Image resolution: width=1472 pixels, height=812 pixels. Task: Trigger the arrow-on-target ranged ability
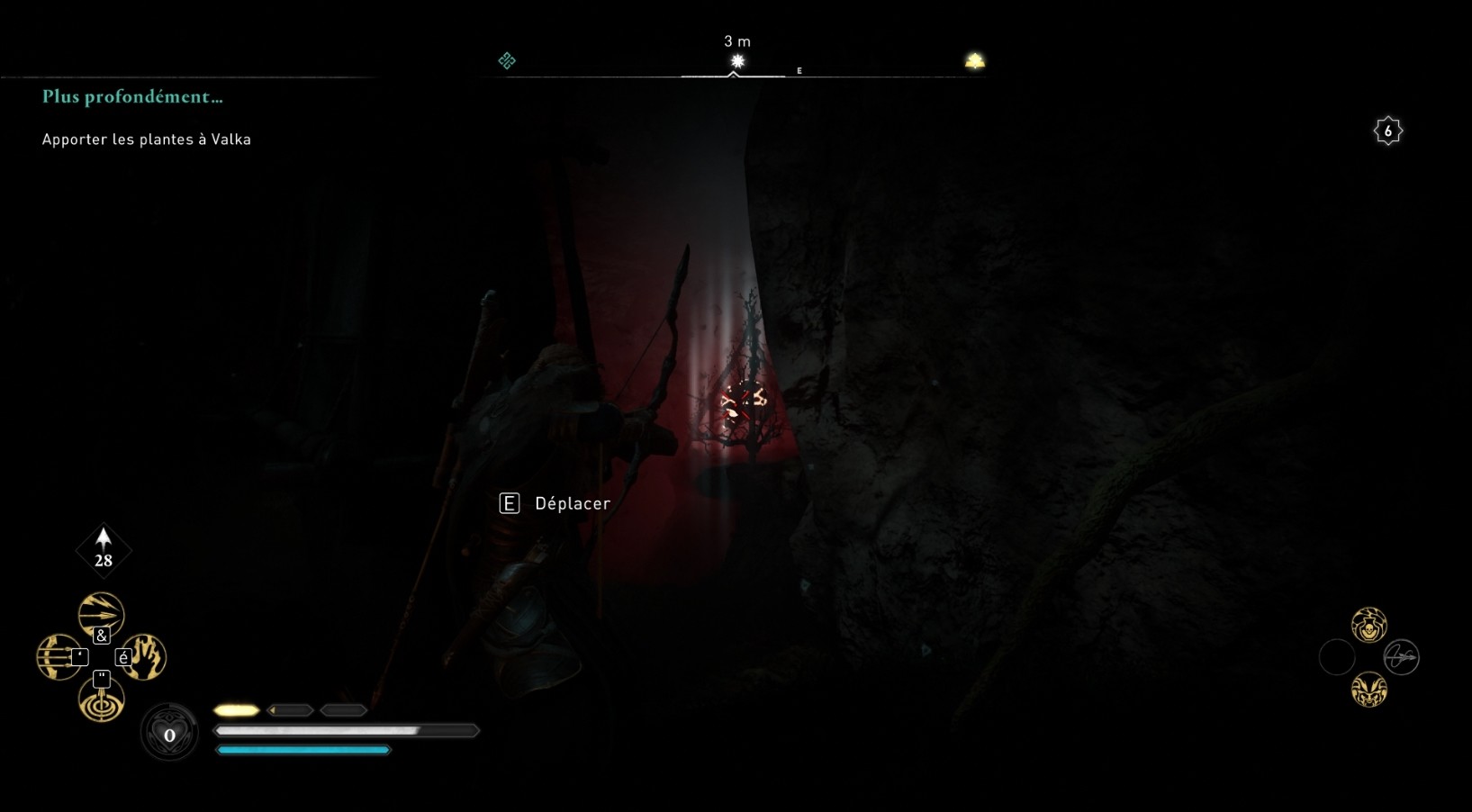pos(101,700)
